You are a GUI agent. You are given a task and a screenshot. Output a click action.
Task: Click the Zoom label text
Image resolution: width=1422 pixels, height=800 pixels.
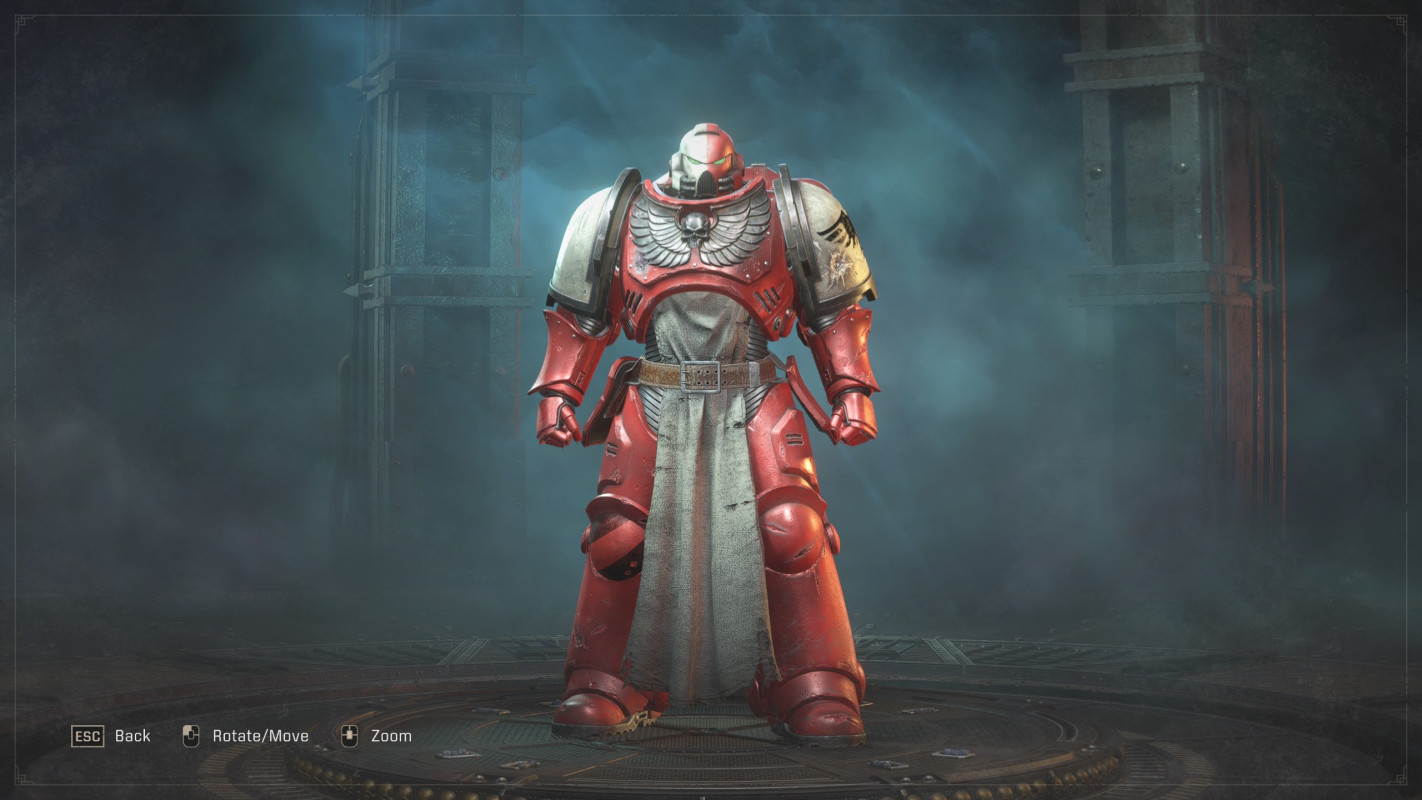(394, 735)
